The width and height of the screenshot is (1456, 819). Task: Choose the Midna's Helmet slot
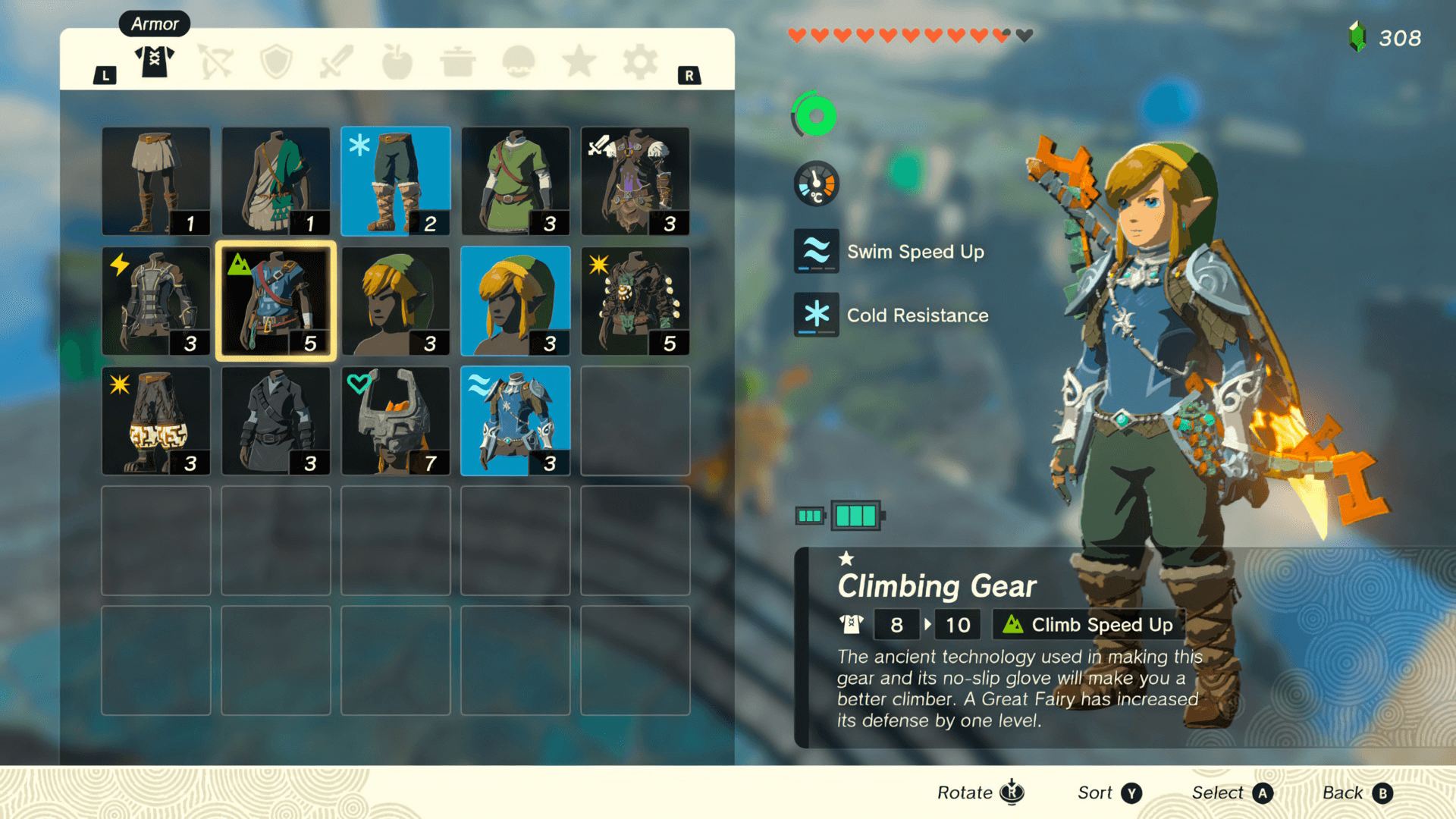tap(395, 421)
